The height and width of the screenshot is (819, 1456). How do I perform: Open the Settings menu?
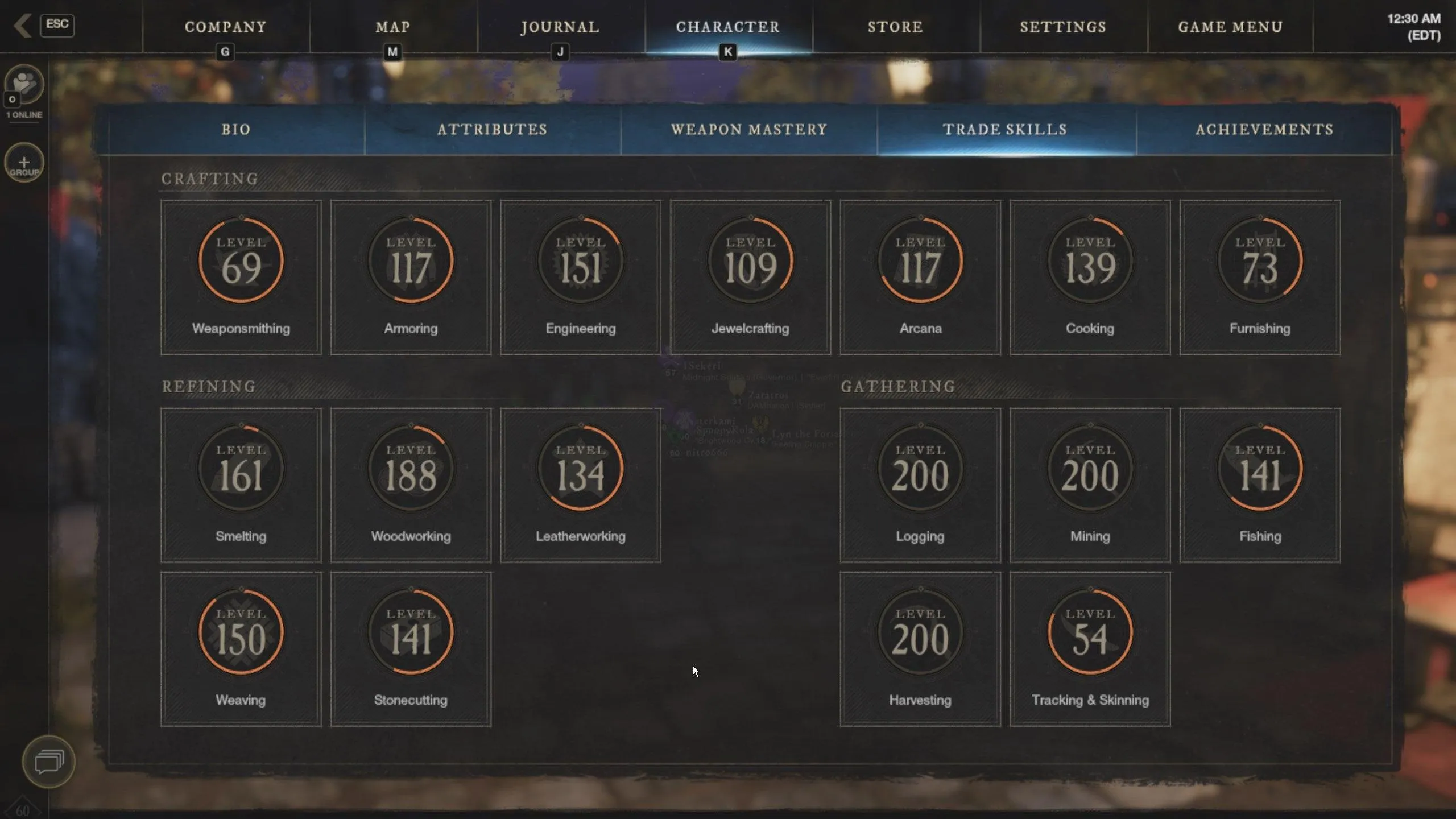coord(1063,27)
